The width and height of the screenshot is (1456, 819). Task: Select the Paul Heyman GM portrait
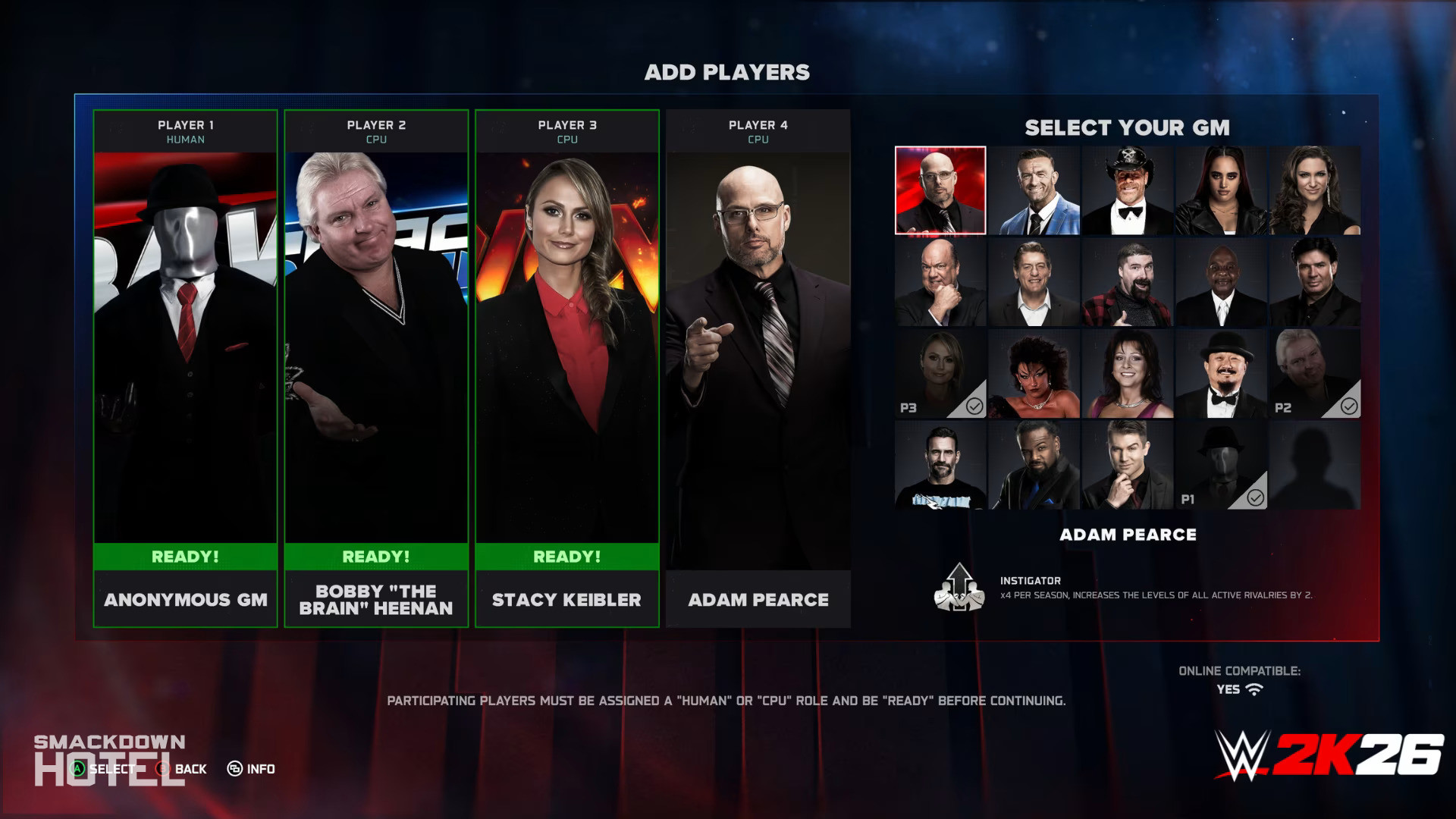pos(940,282)
